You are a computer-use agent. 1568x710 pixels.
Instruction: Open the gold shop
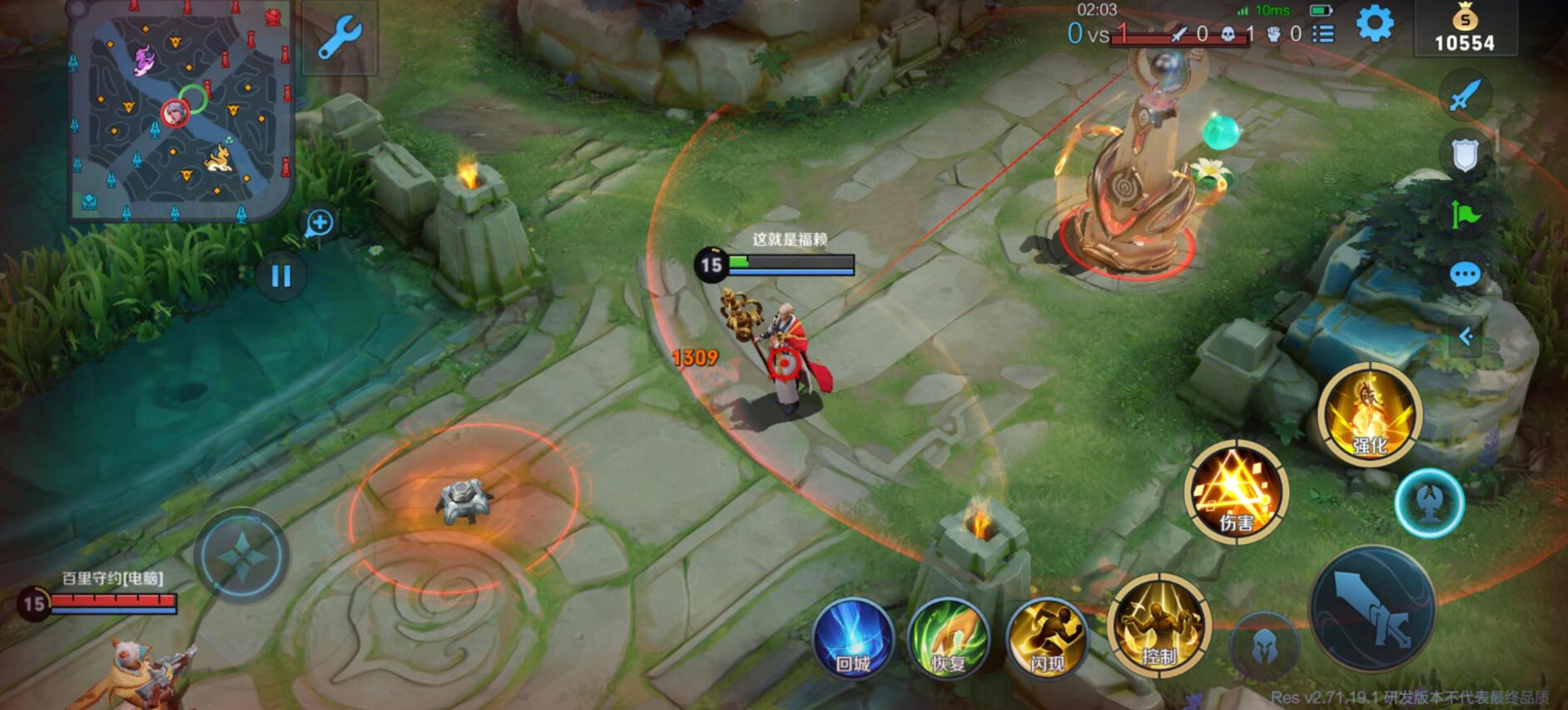pos(1465,29)
